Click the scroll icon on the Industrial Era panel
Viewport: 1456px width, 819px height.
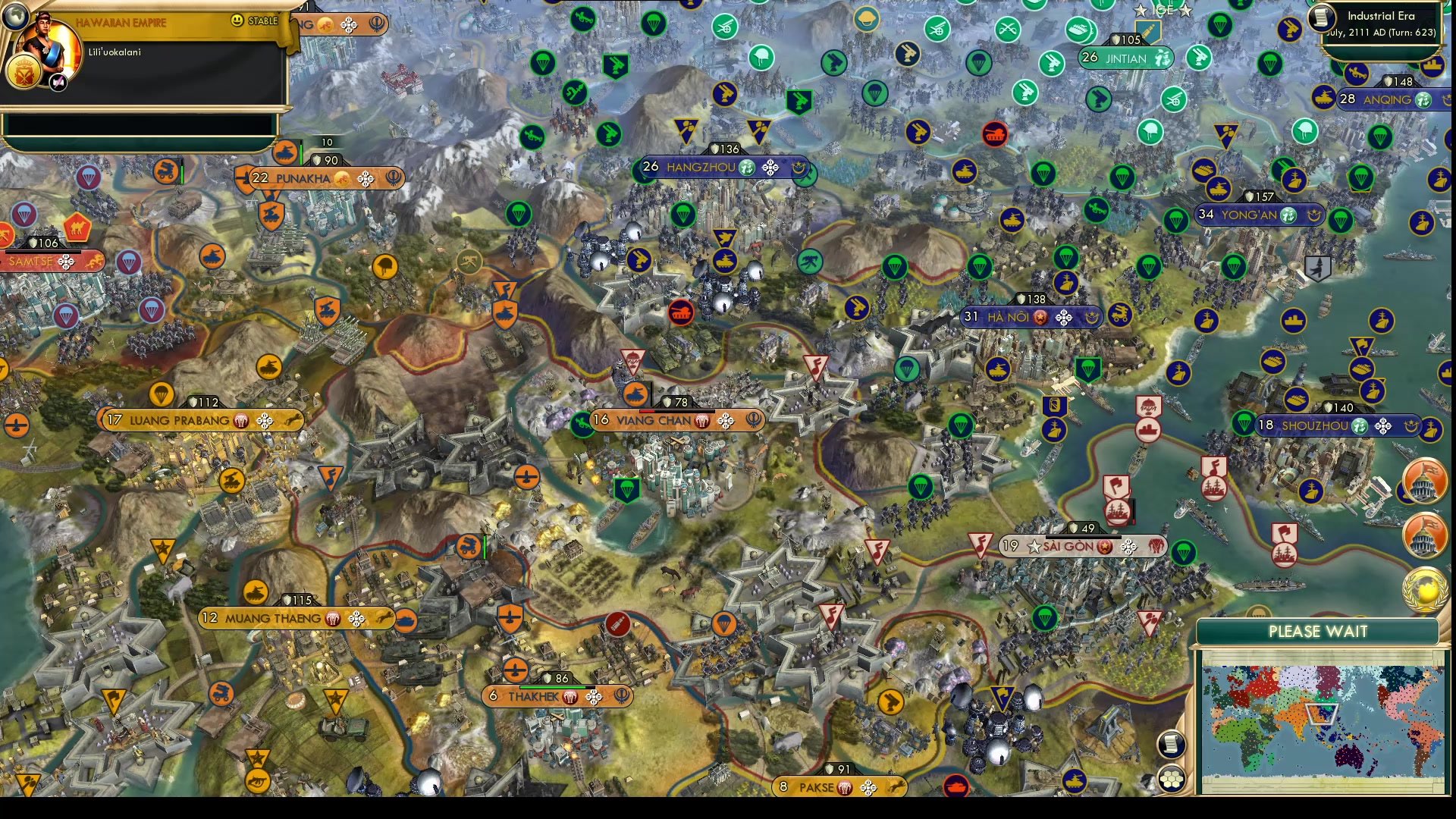click(x=1321, y=17)
